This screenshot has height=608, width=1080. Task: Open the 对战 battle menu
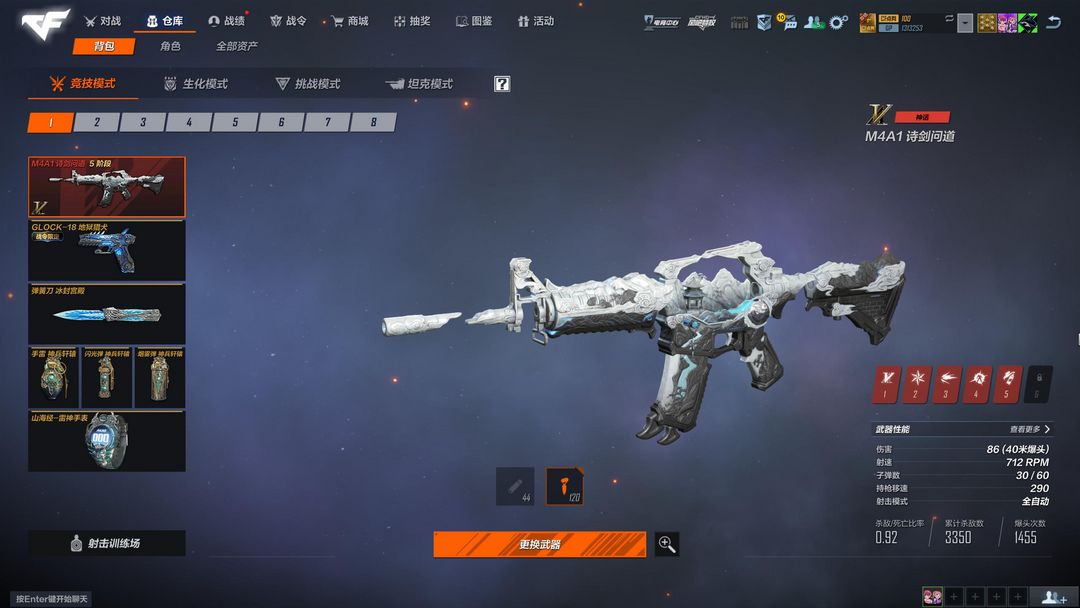tap(103, 21)
